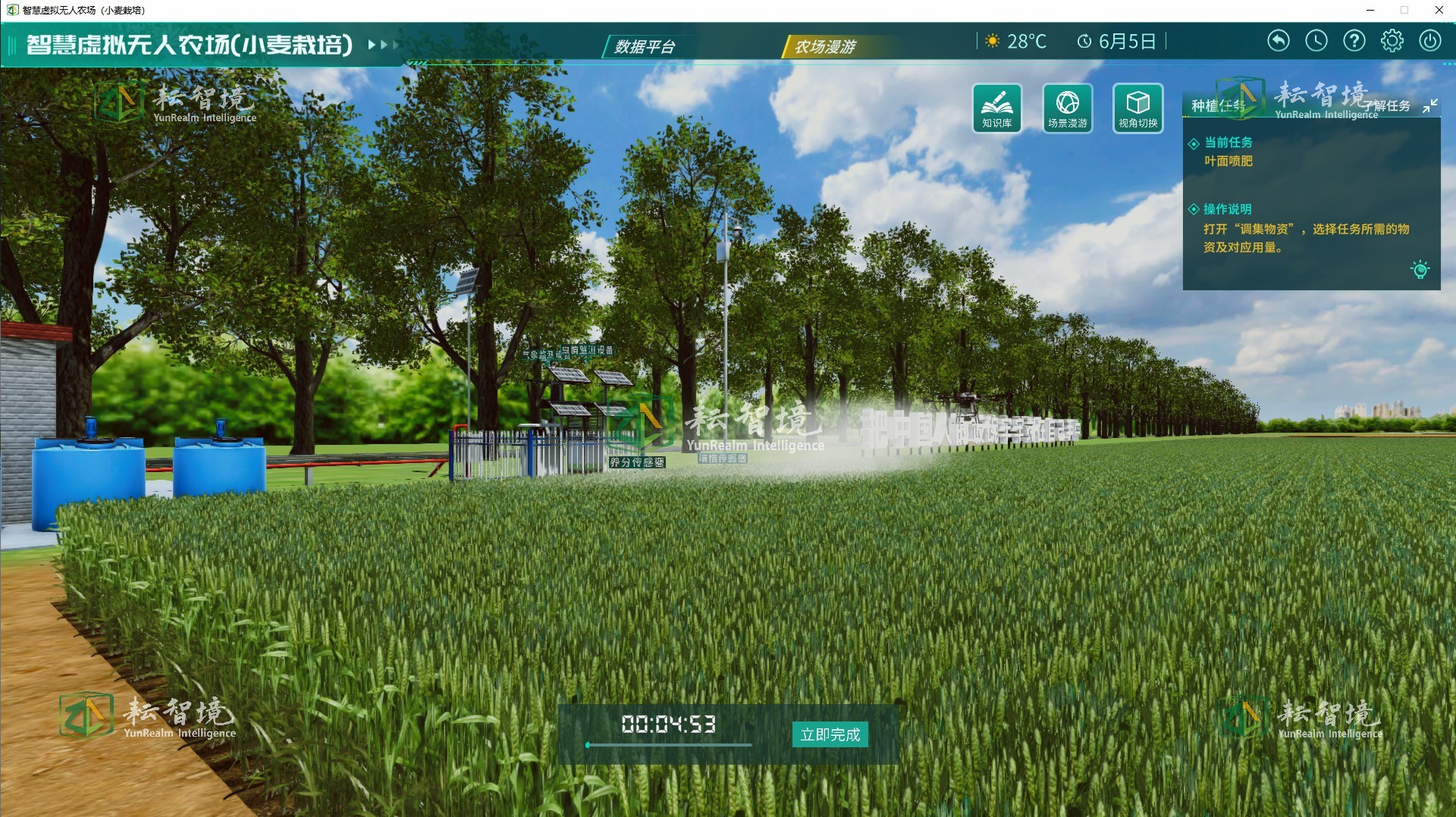Image resolution: width=1456 pixels, height=817 pixels.
Task: Toggle 视角切换 view switch button
Action: point(1137,108)
